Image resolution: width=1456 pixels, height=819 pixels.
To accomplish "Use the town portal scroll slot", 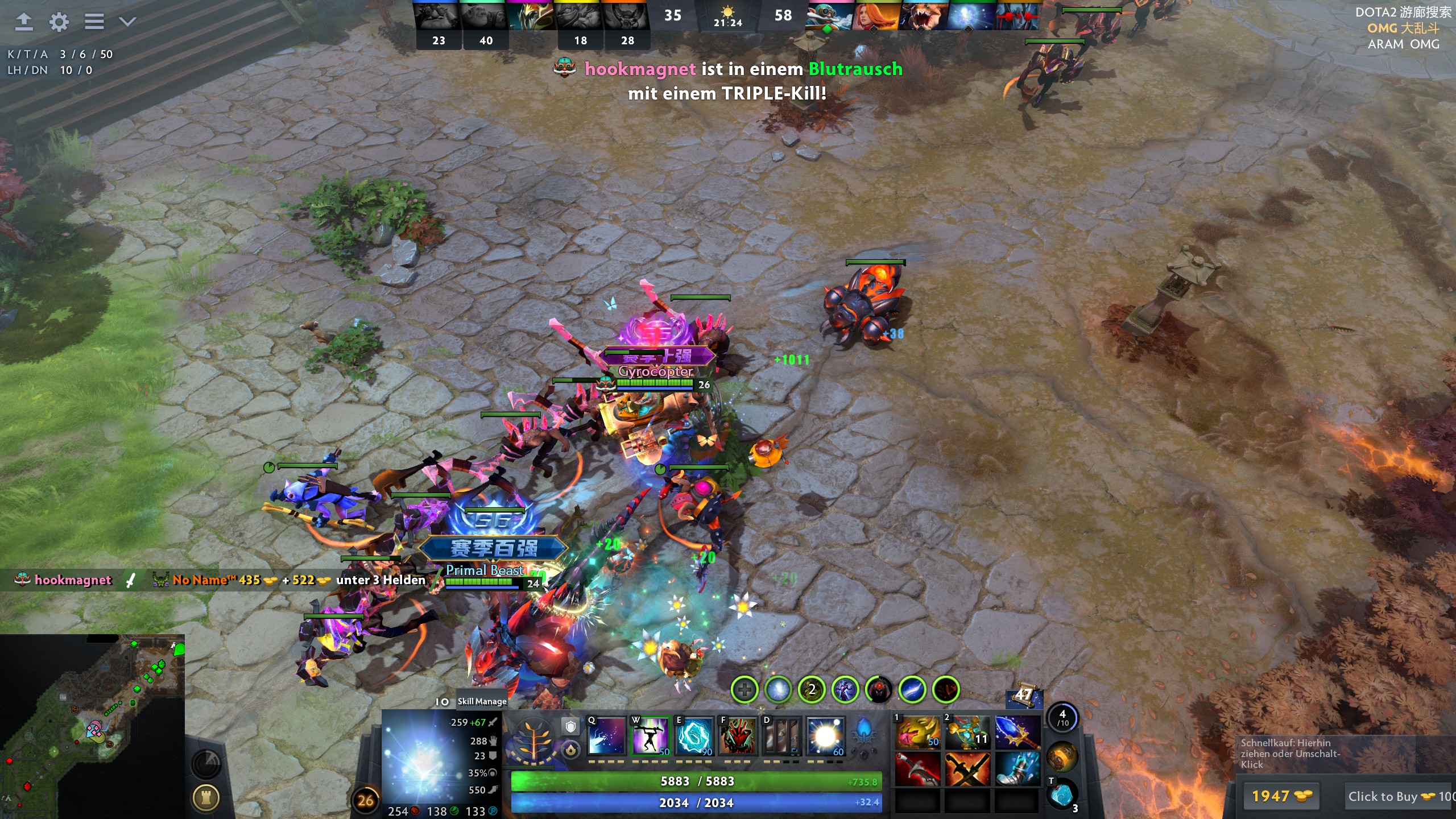I will (1061, 794).
